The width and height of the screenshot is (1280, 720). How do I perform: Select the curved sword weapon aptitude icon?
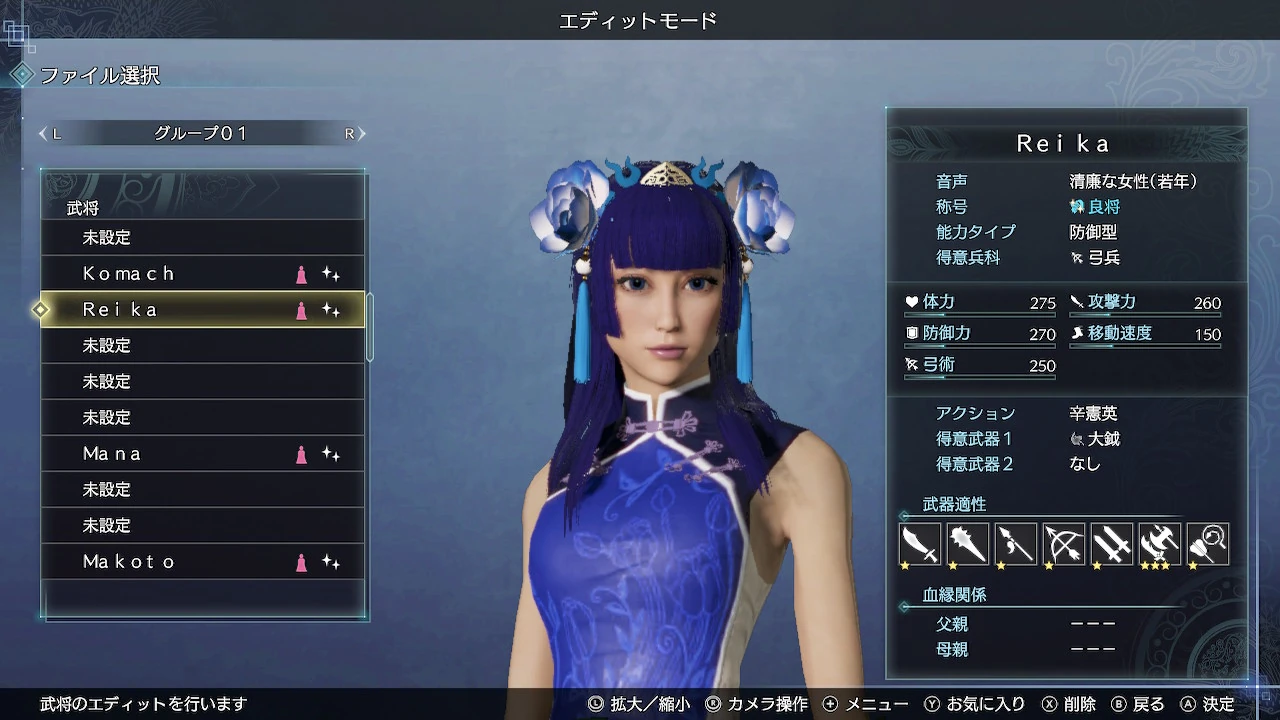[919, 543]
